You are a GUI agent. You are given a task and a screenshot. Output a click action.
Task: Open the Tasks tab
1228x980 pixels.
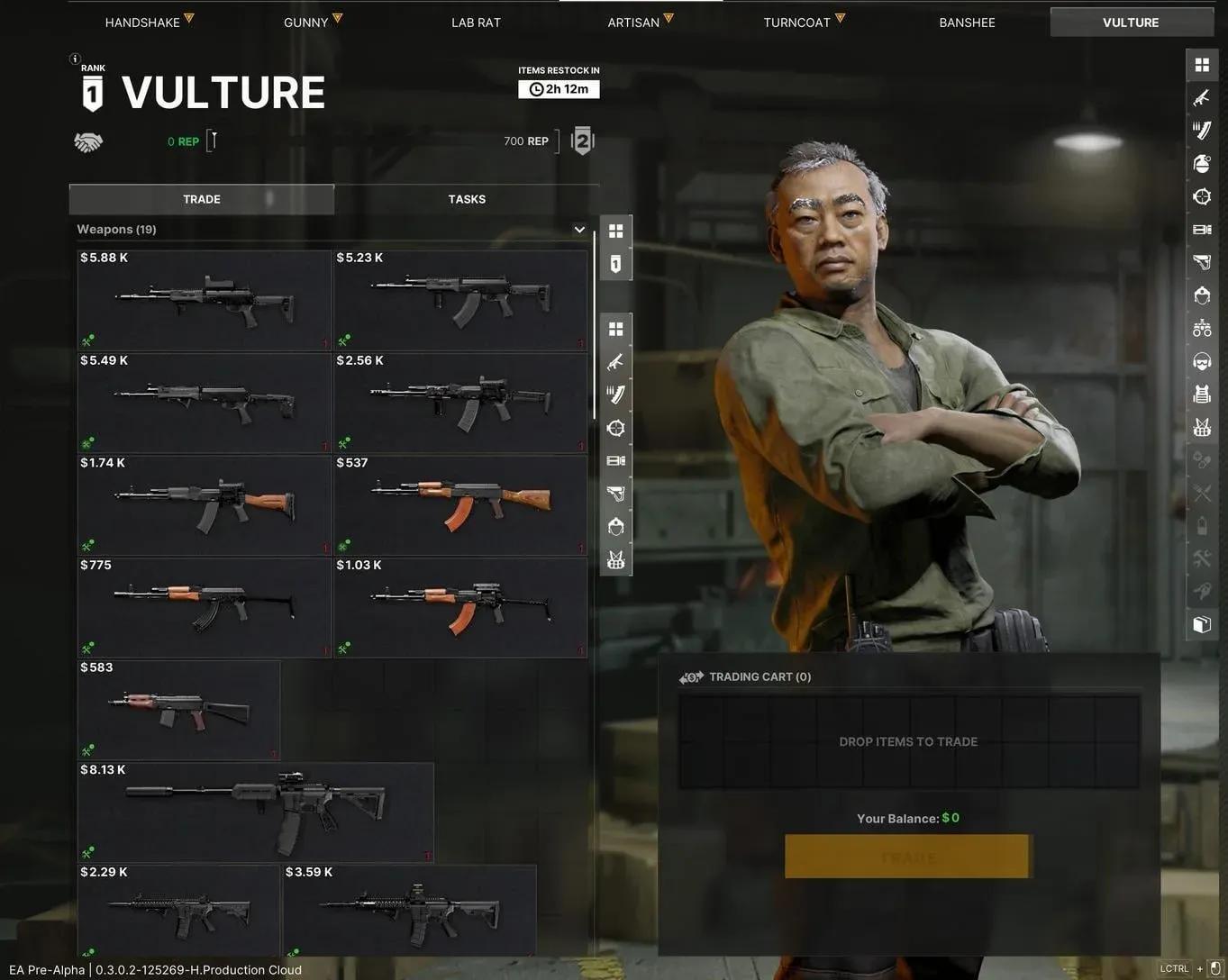click(x=467, y=199)
